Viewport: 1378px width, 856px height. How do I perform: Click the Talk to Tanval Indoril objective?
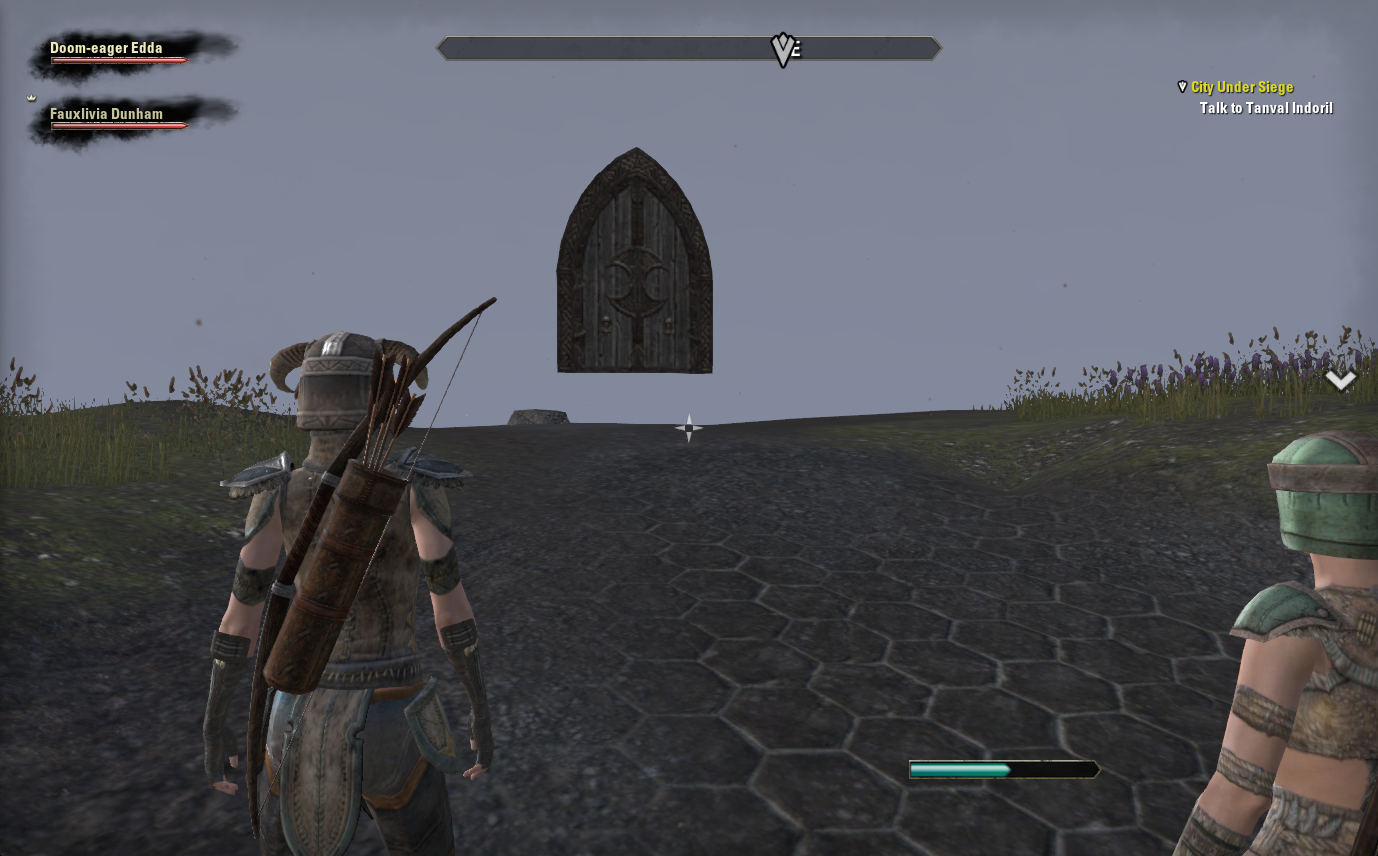[x=1265, y=108]
